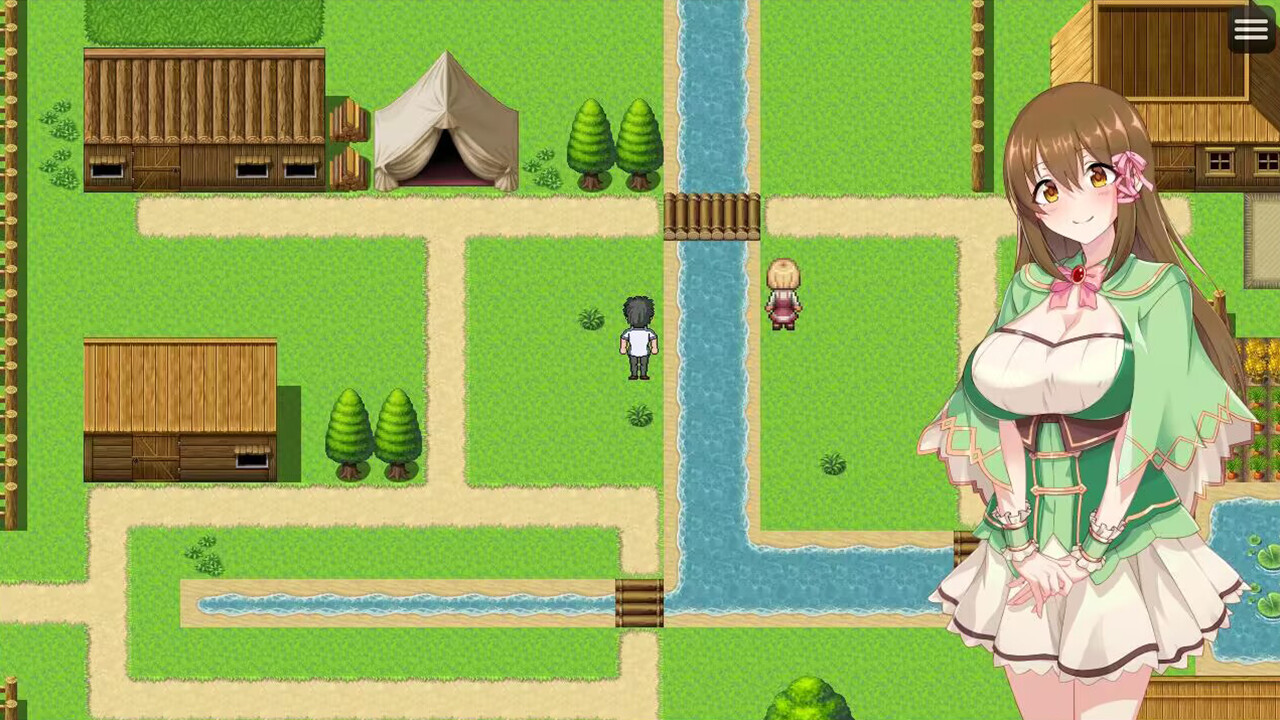Viewport: 1280px width, 720px height.
Task: Click the small cabin on the left
Action: (180, 410)
